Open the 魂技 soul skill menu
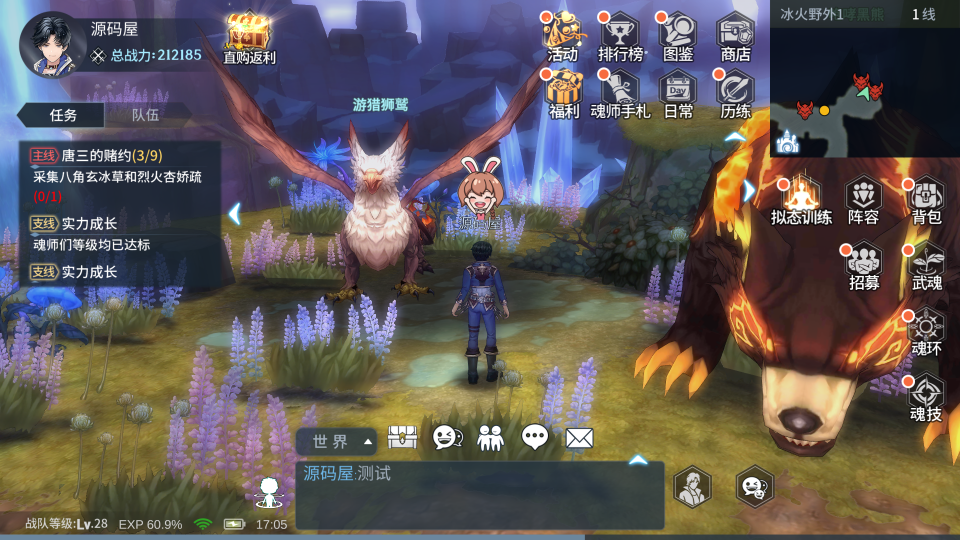The width and height of the screenshot is (960, 540). pyautogui.click(x=926, y=396)
